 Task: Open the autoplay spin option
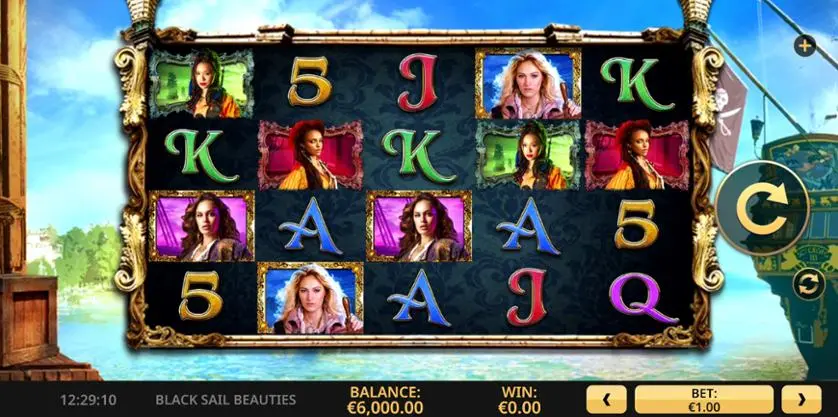click(x=806, y=284)
